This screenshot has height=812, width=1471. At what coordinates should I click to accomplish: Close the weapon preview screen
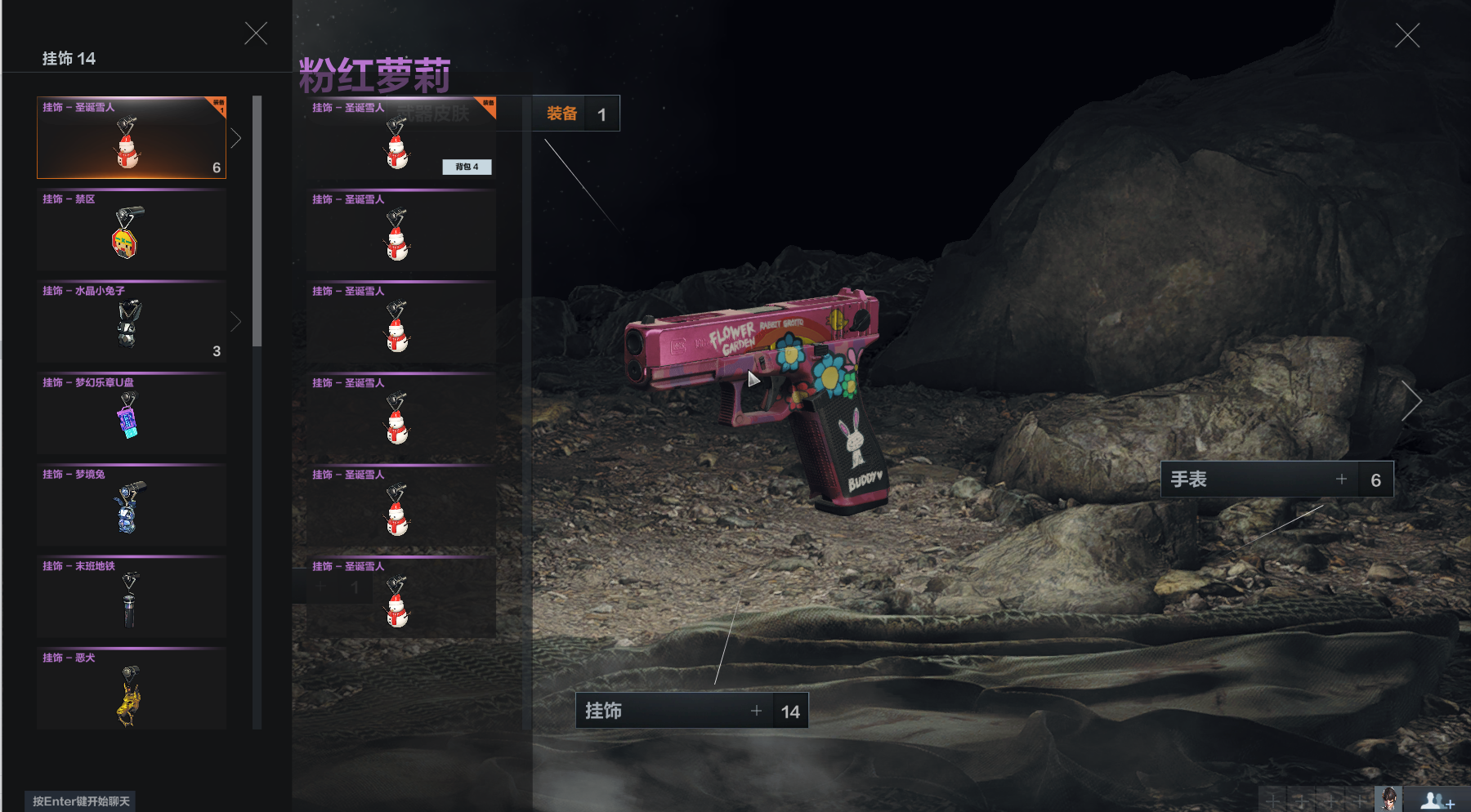1407,35
